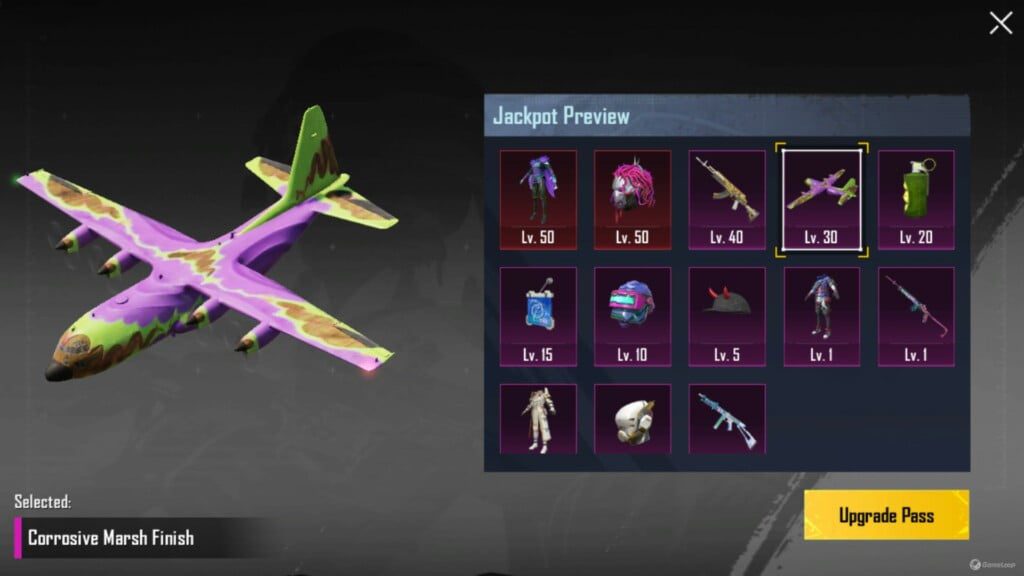Select the Lv. 10 helmet skin
The height and width of the screenshot is (576, 1024).
[632, 316]
